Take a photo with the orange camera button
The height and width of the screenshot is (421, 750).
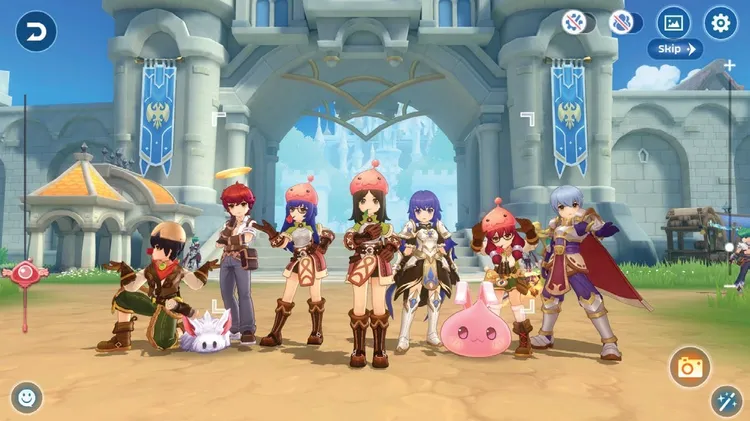689,367
